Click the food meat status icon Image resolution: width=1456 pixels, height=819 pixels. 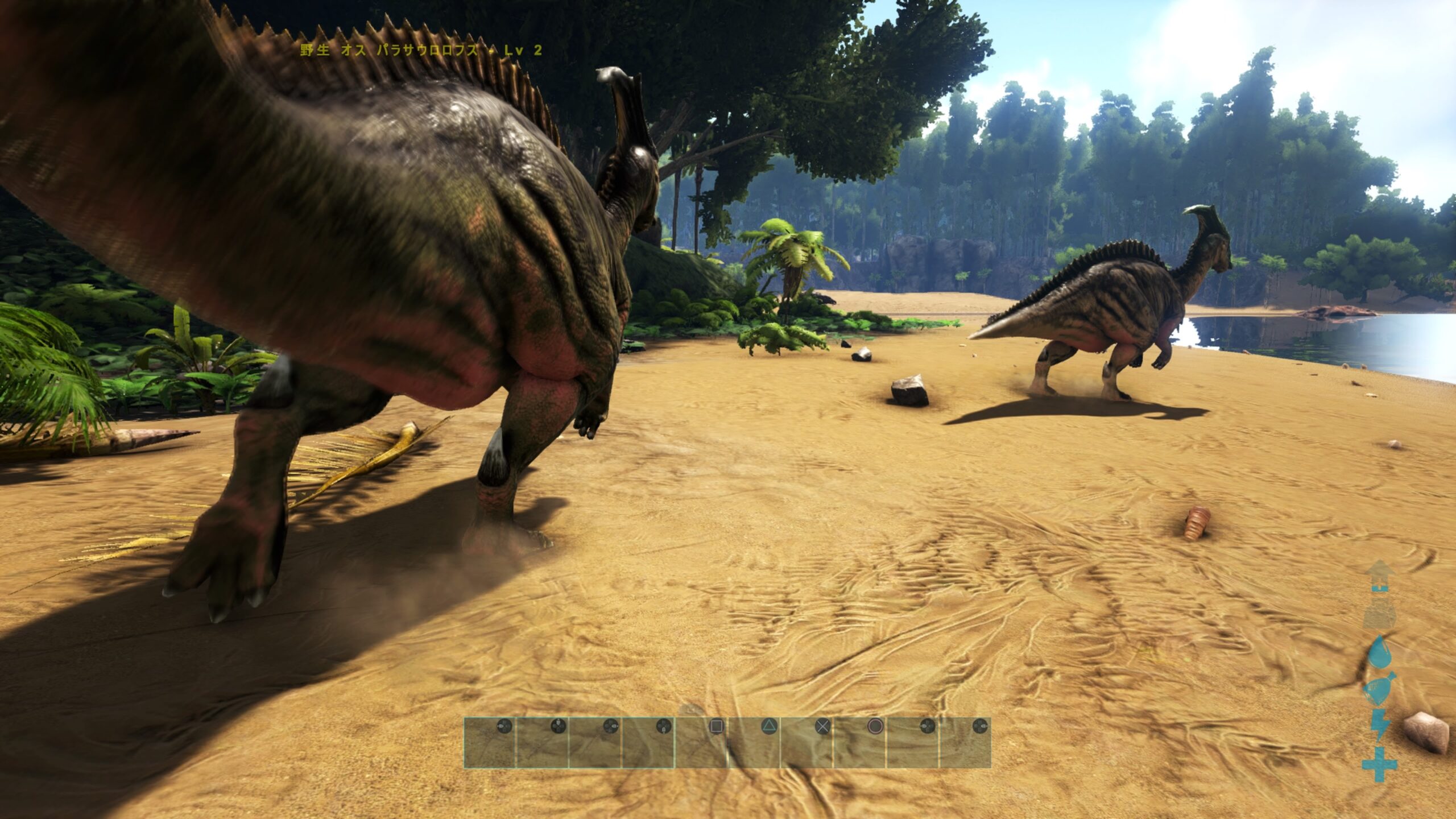coord(1379,688)
